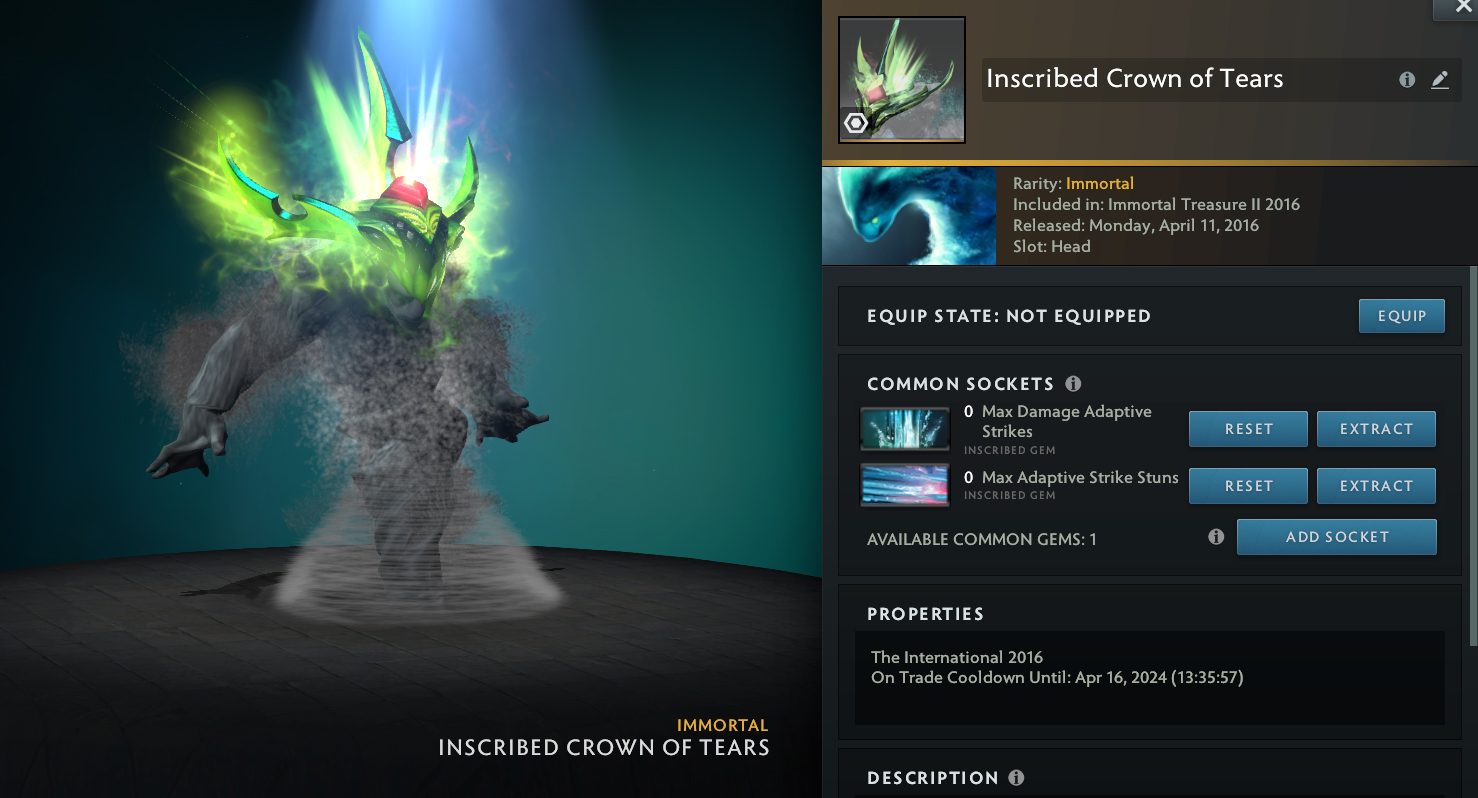
Task: Open the Description info icon
Action: (x=1016, y=778)
